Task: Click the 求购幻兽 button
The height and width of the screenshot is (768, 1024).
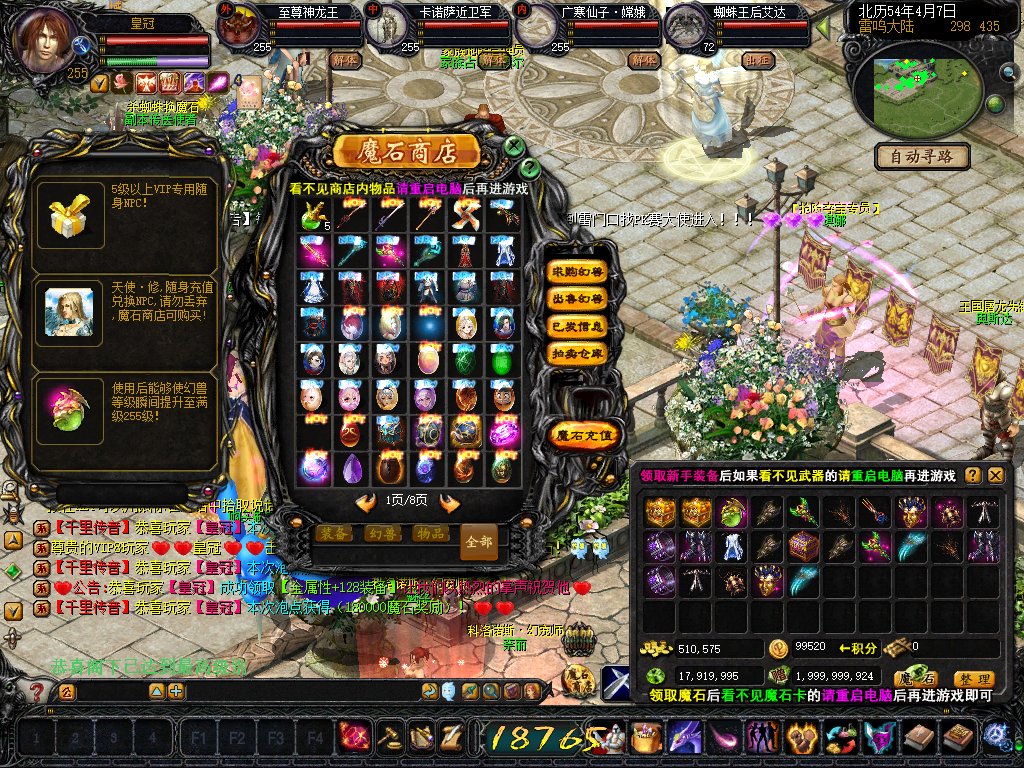Action: 578,271
